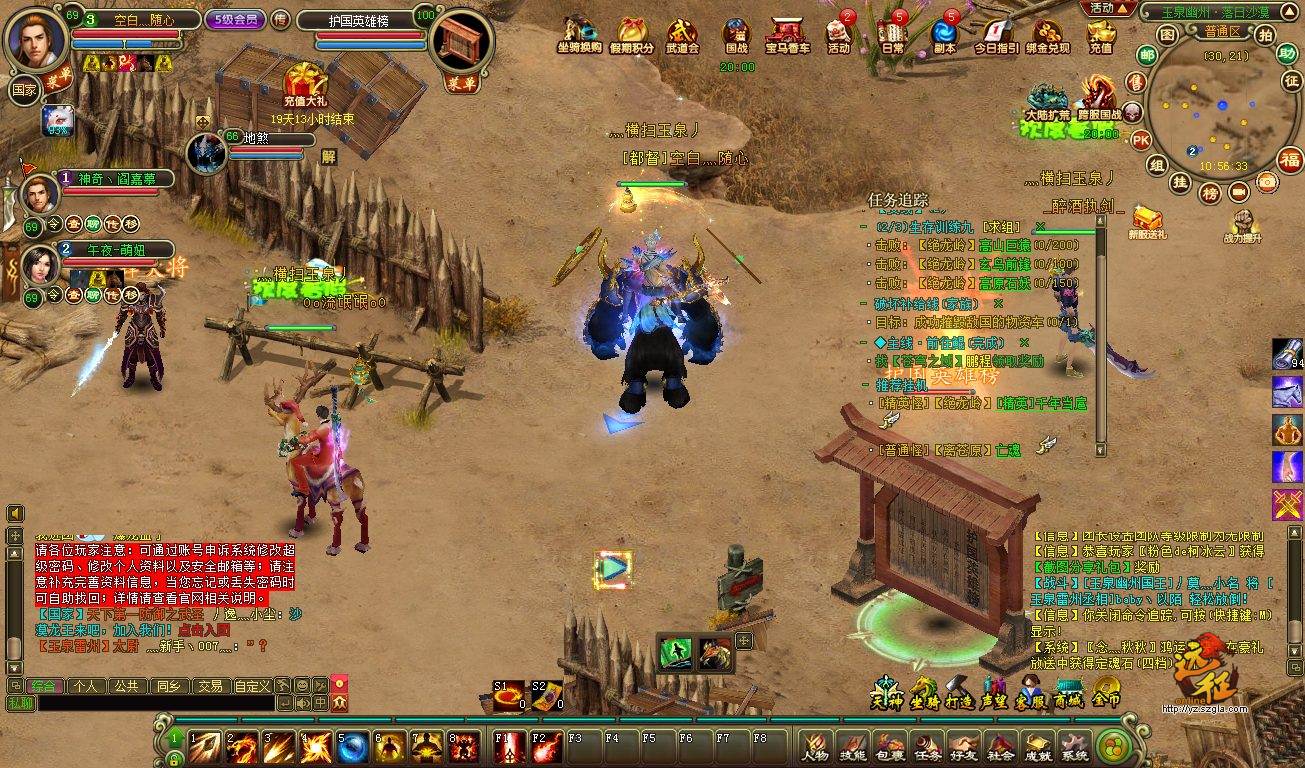
Task: Open the 商城 shop button
Action: click(1069, 691)
